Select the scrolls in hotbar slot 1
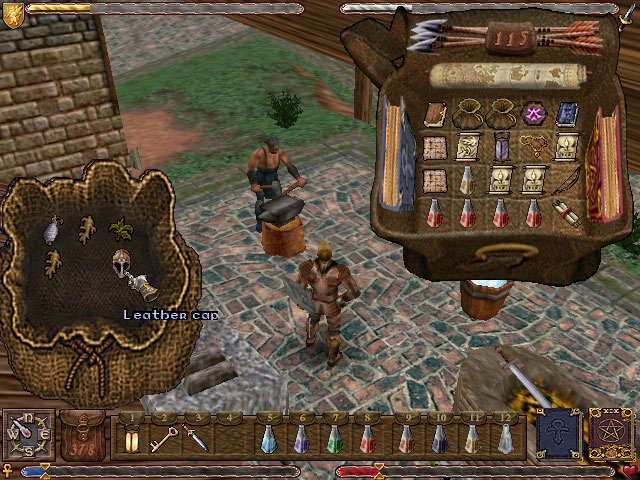 coord(130,438)
